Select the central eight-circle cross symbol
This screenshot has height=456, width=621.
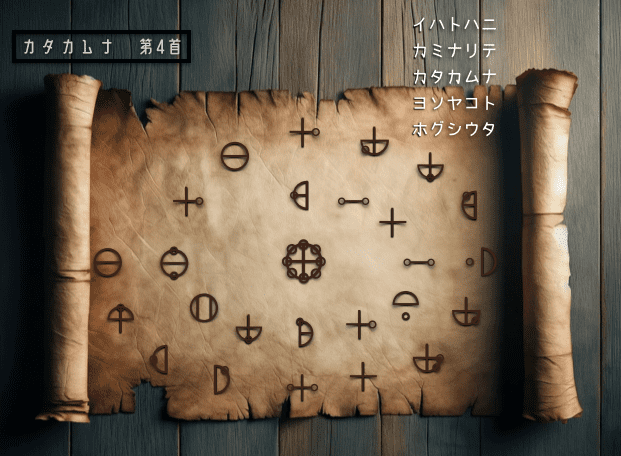coord(303,262)
